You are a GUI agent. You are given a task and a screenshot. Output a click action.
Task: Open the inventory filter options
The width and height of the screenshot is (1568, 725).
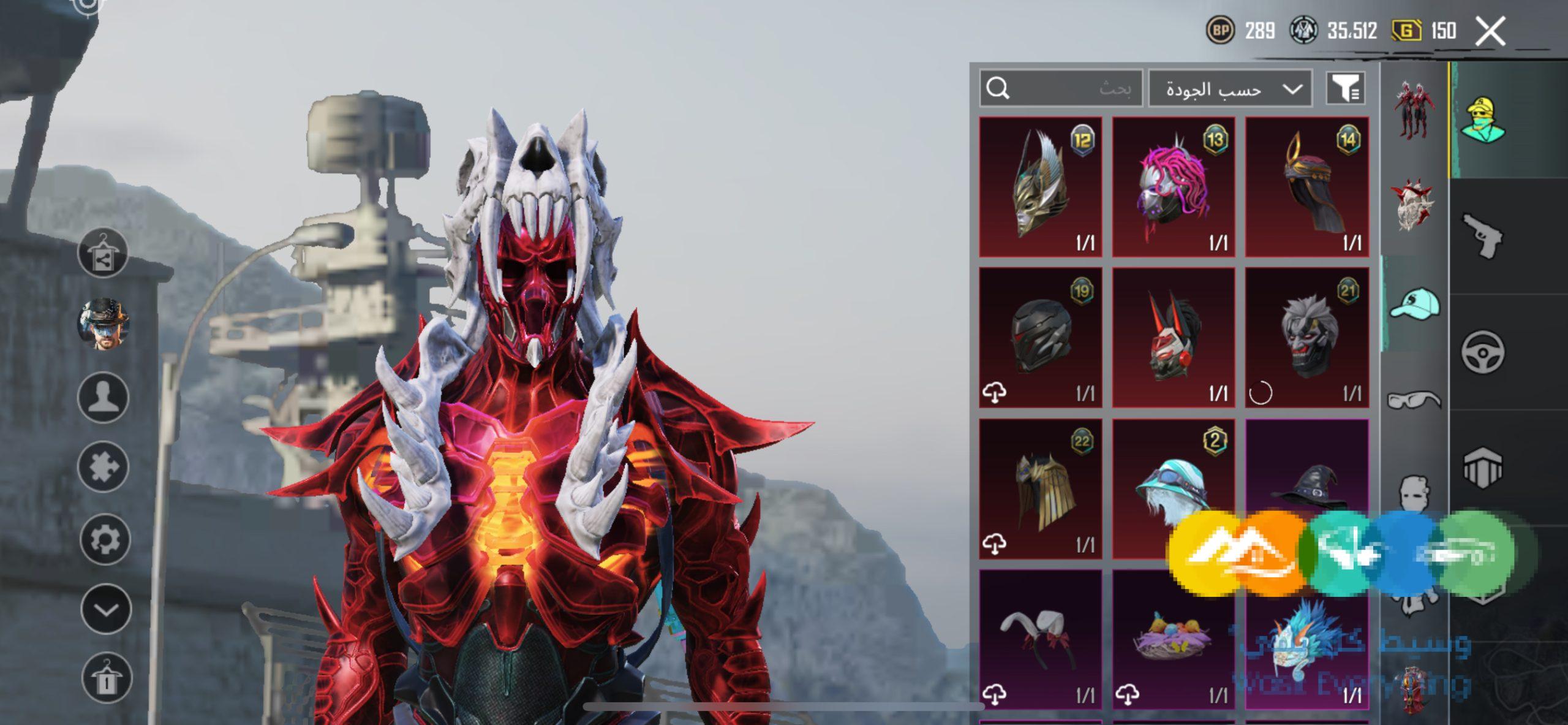click(x=1345, y=89)
